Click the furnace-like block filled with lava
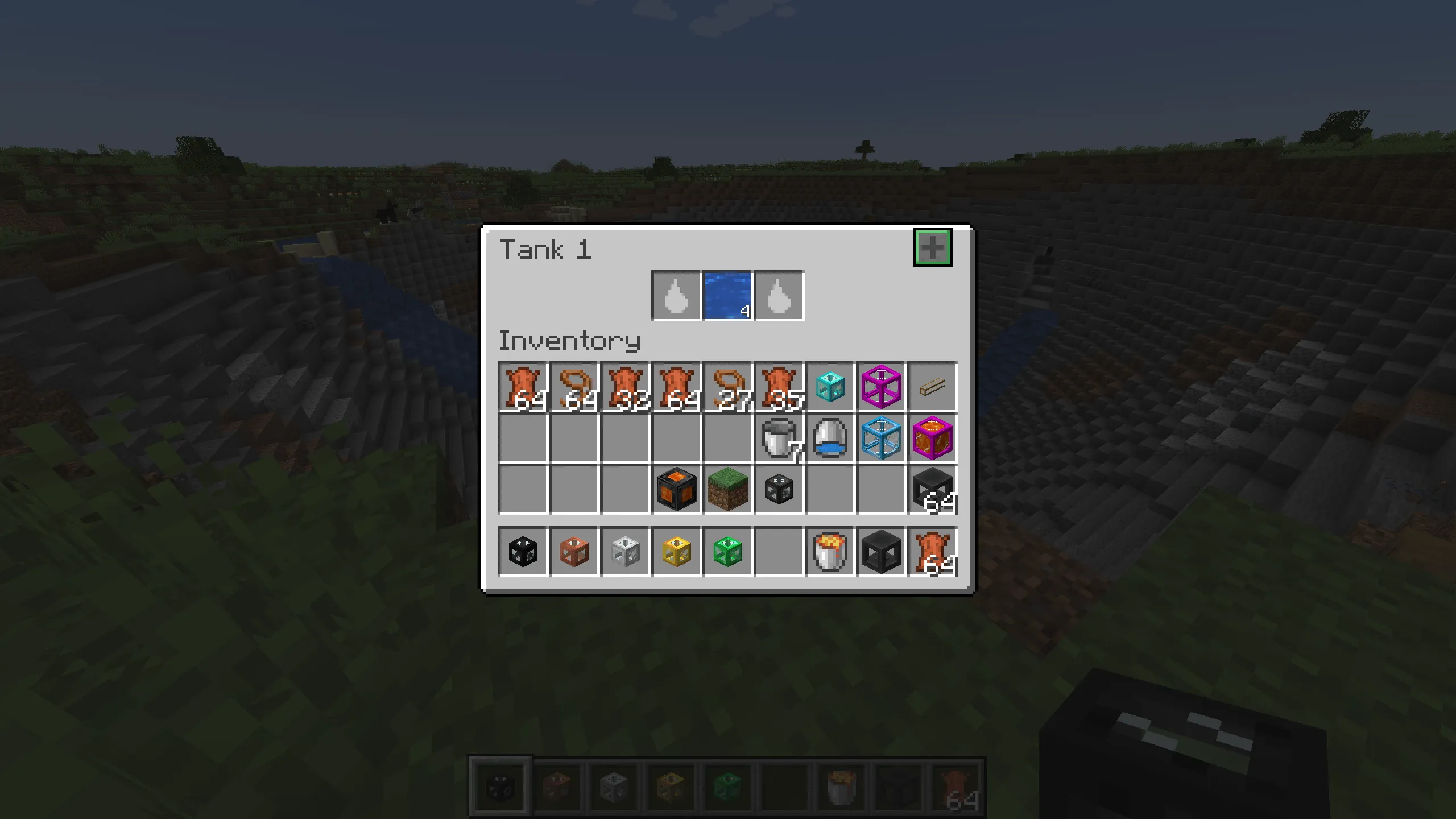The height and width of the screenshot is (819, 1456). pyautogui.click(x=677, y=490)
